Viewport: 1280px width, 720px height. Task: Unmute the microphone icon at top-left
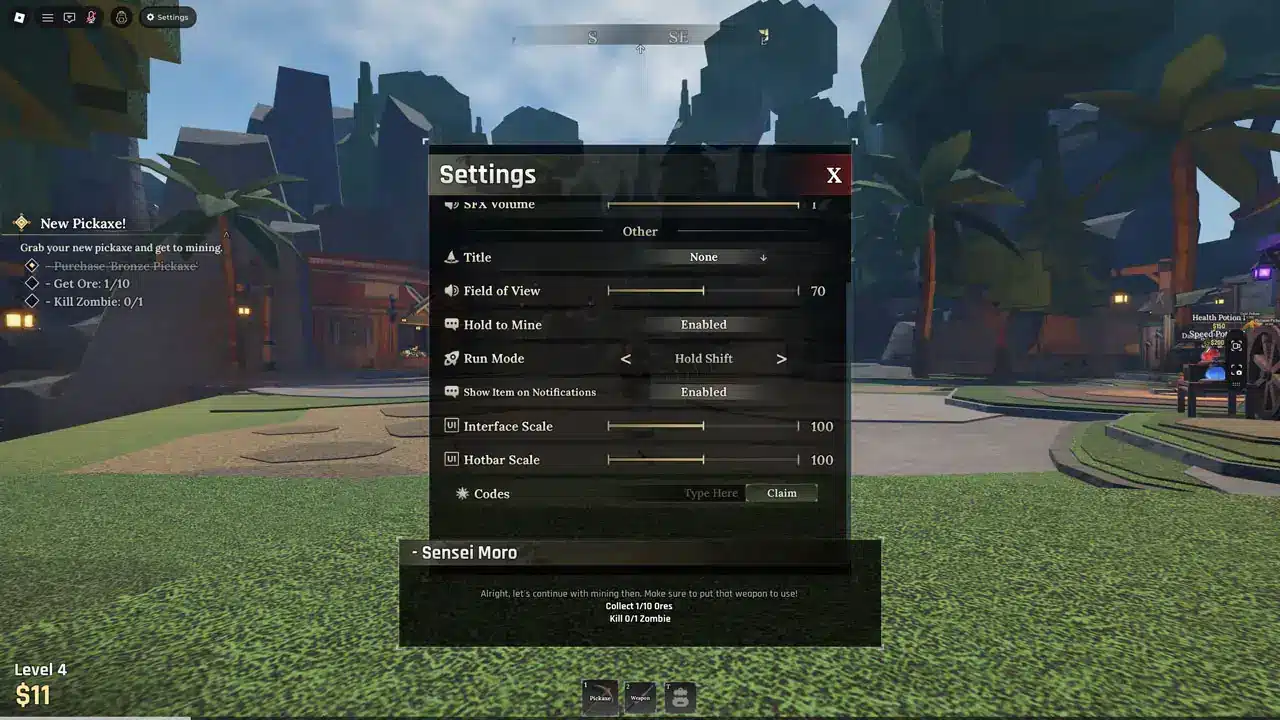pyautogui.click(x=93, y=16)
